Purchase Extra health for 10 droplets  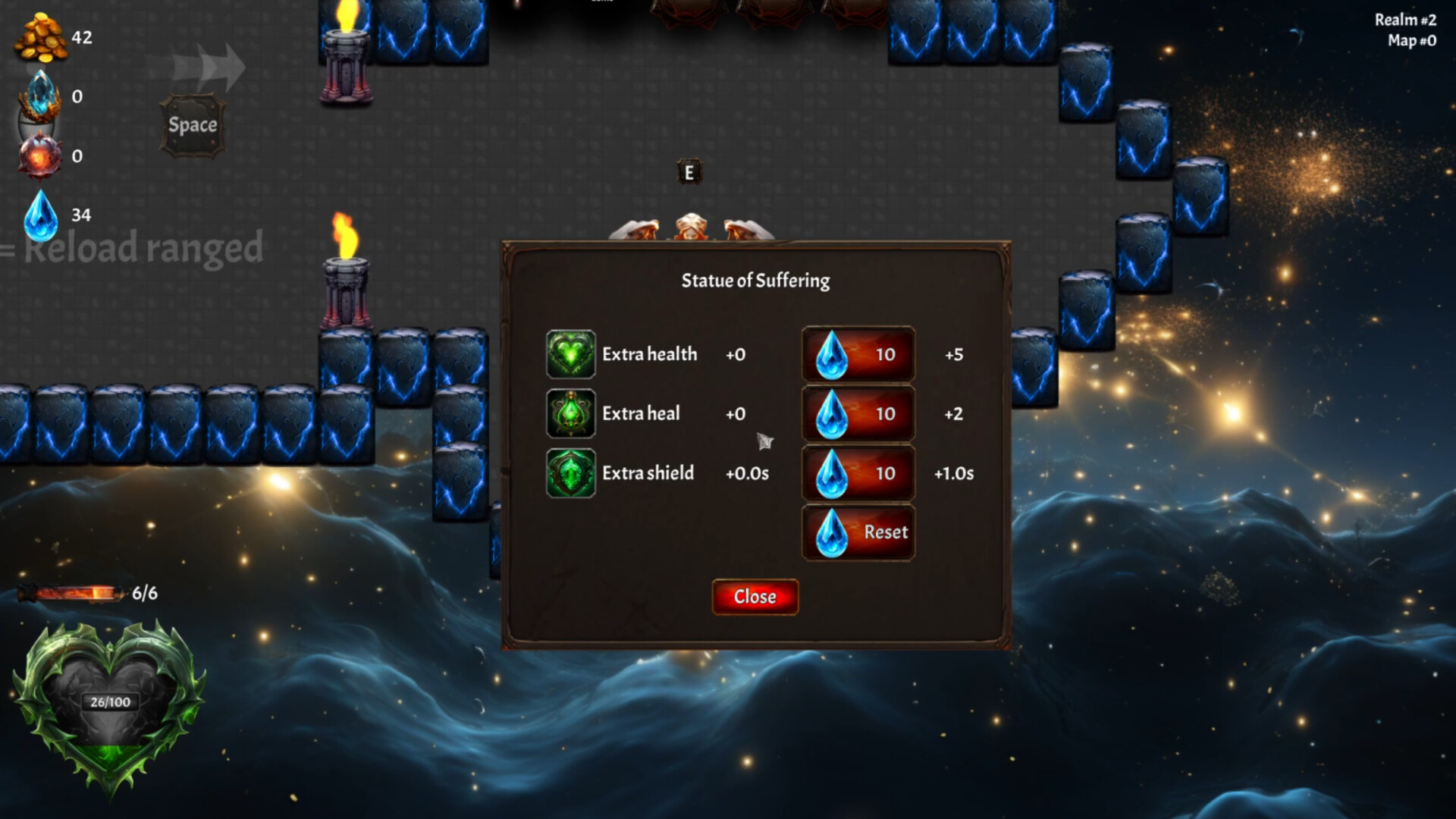[858, 354]
